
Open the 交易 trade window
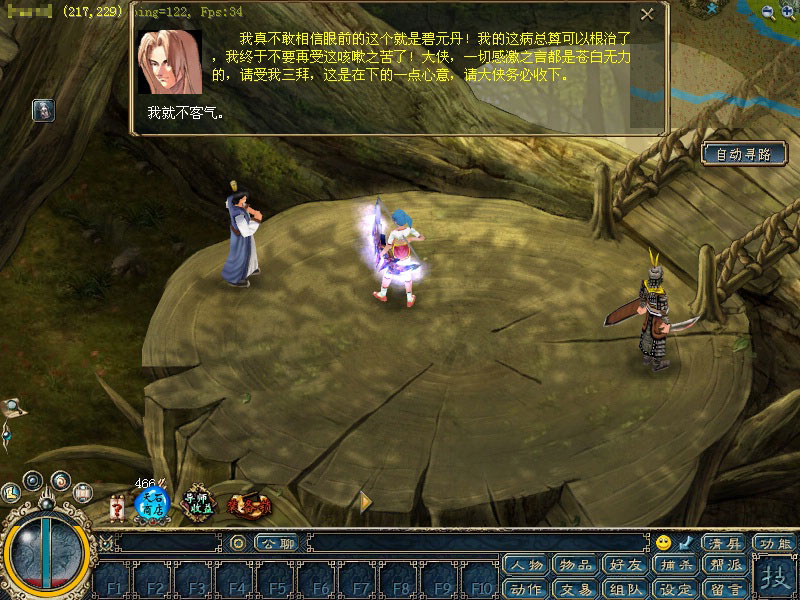[x=575, y=588]
